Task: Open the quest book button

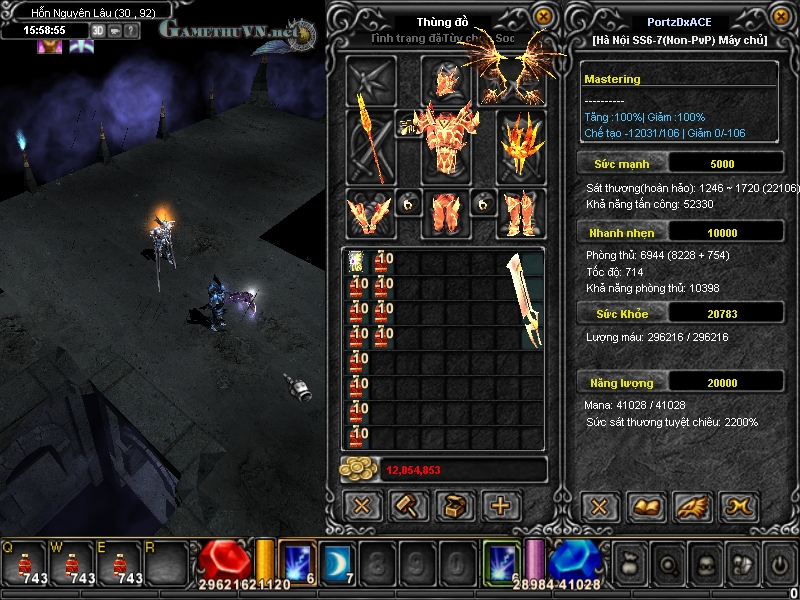Action: 645,506
